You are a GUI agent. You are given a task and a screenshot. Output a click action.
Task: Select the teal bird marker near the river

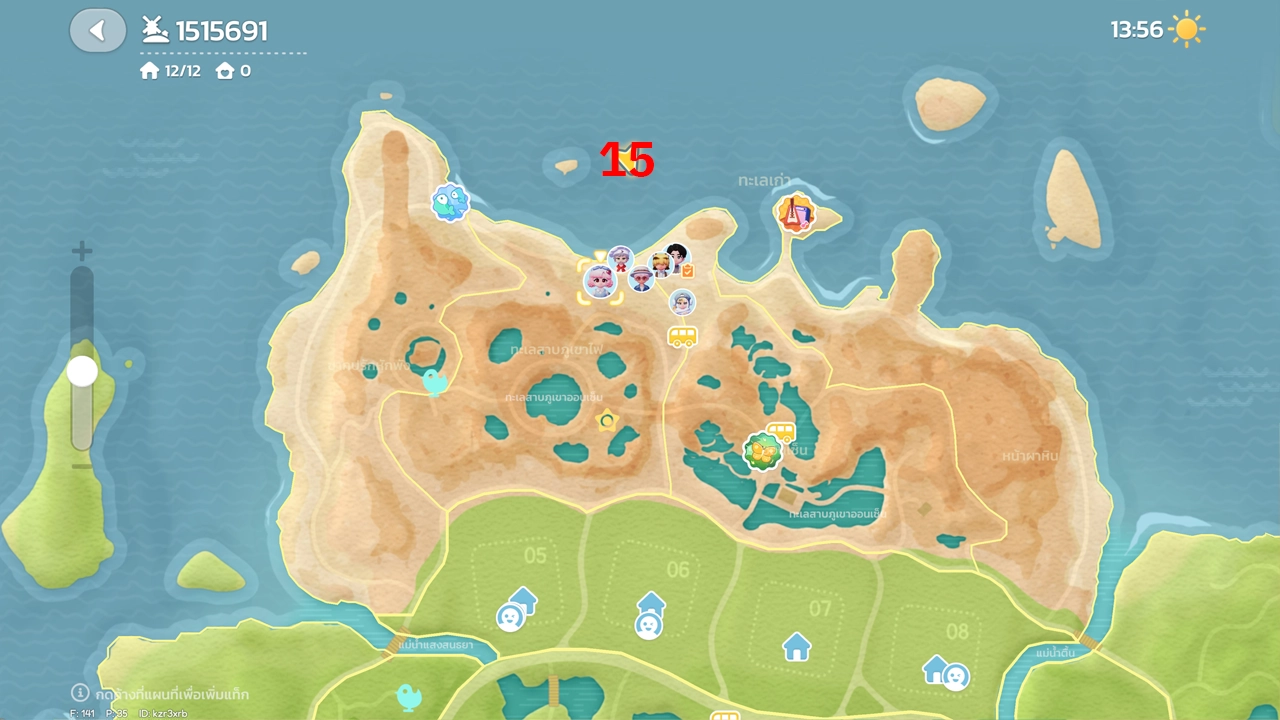pos(408,696)
